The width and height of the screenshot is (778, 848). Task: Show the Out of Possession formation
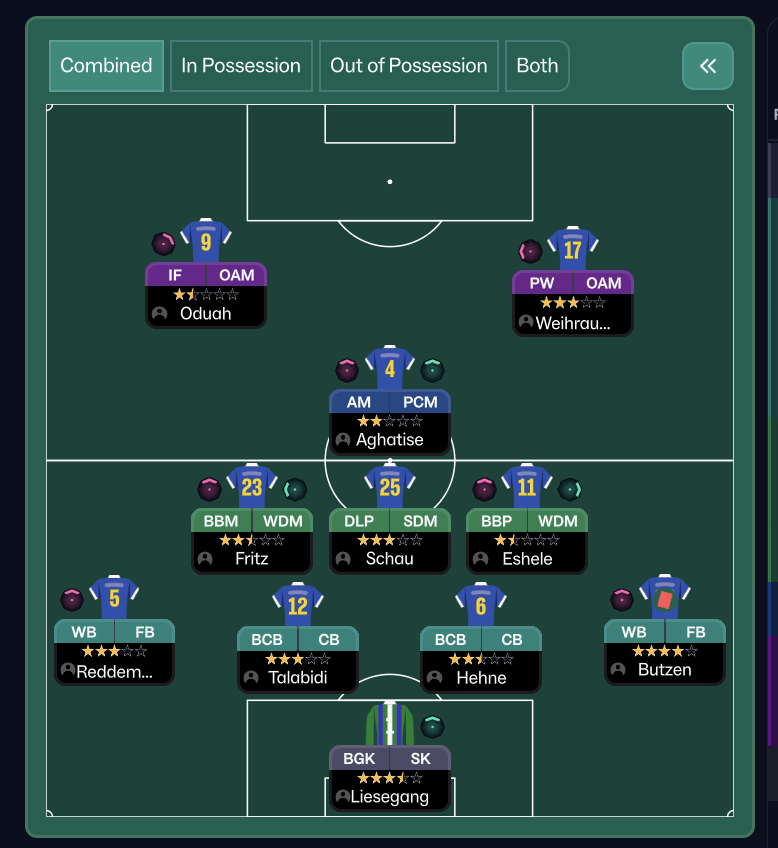coord(409,66)
